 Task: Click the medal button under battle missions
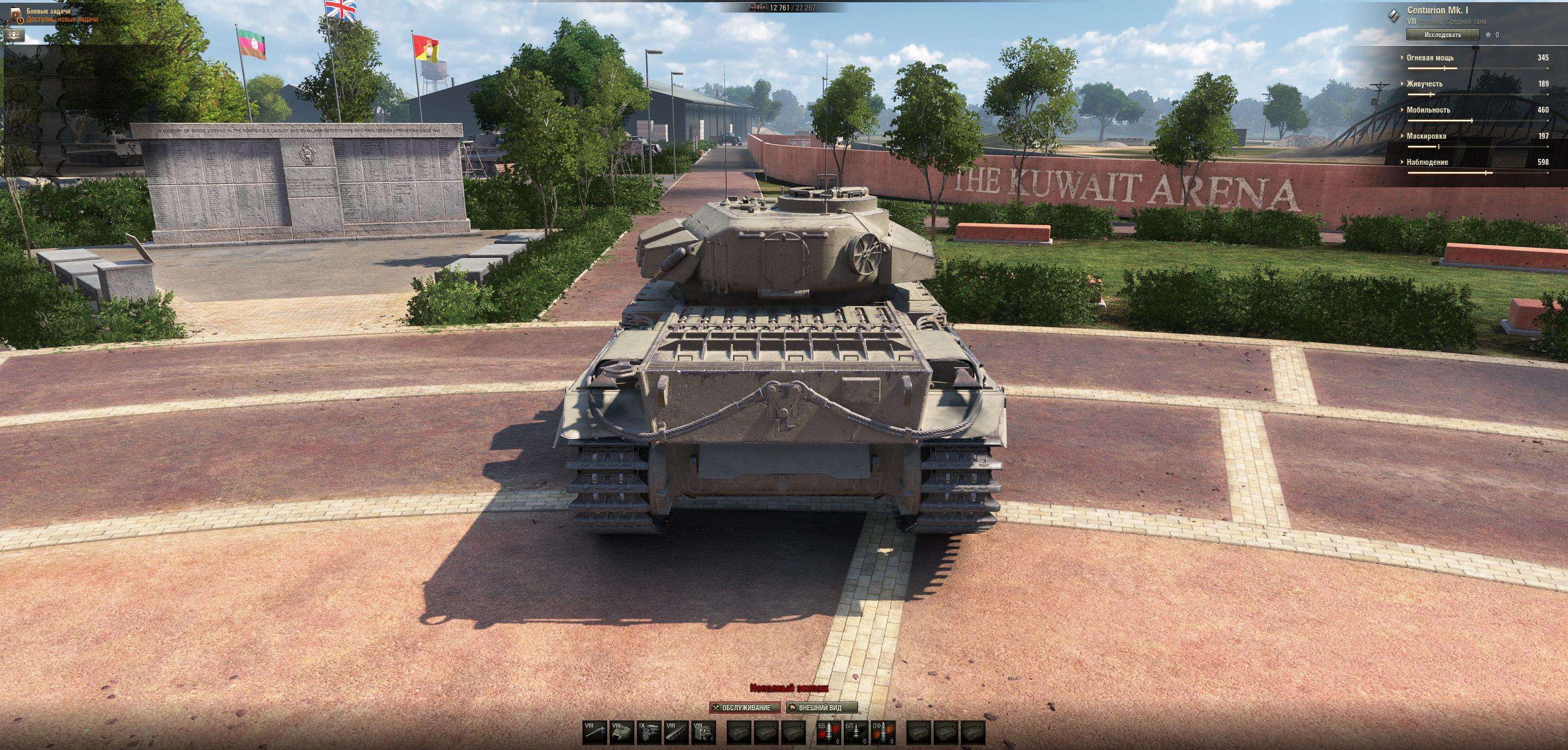point(15,35)
